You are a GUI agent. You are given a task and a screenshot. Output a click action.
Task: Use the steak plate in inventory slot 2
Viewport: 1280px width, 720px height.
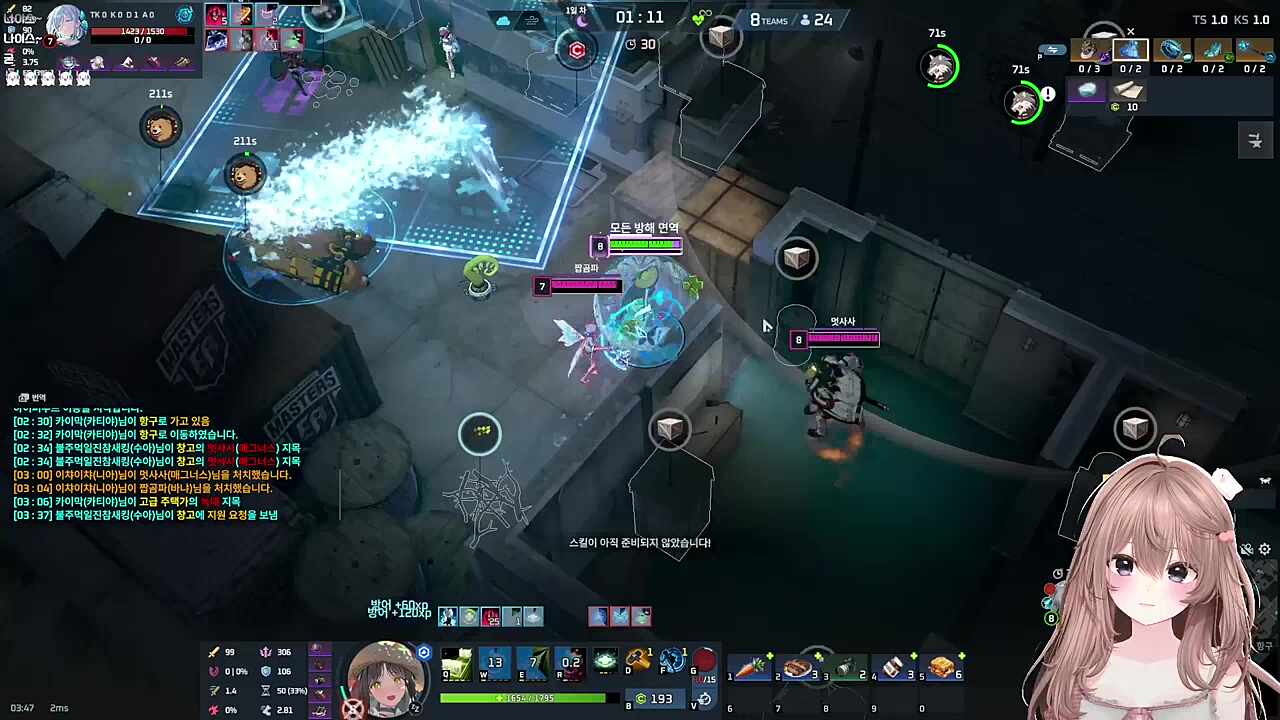click(x=798, y=667)
